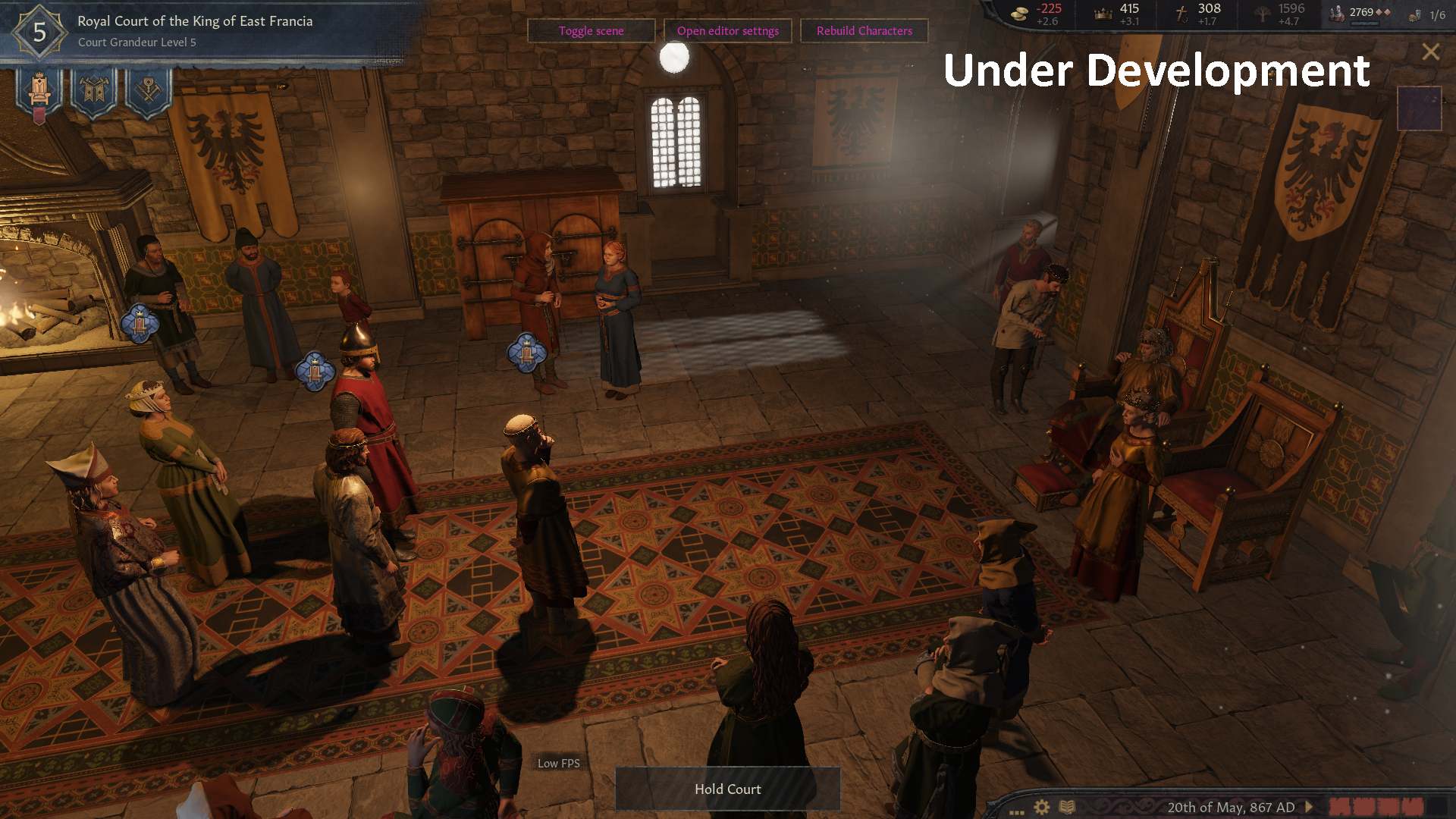
Task: Click the Hold Court button
Action: coord(727,789)
